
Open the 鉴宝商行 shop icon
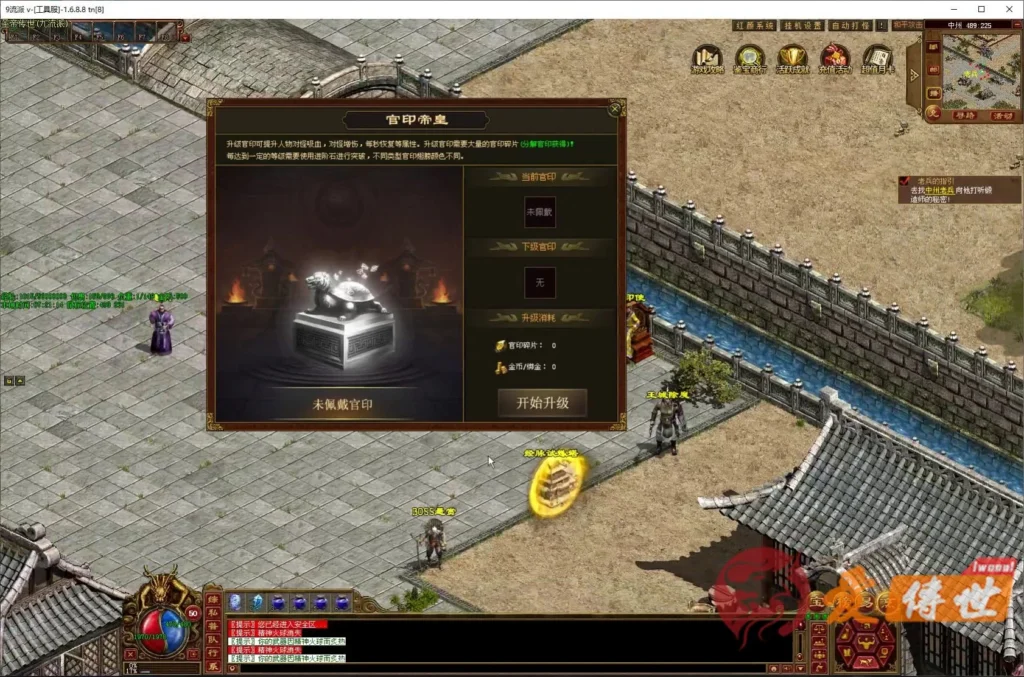[749, 58]
